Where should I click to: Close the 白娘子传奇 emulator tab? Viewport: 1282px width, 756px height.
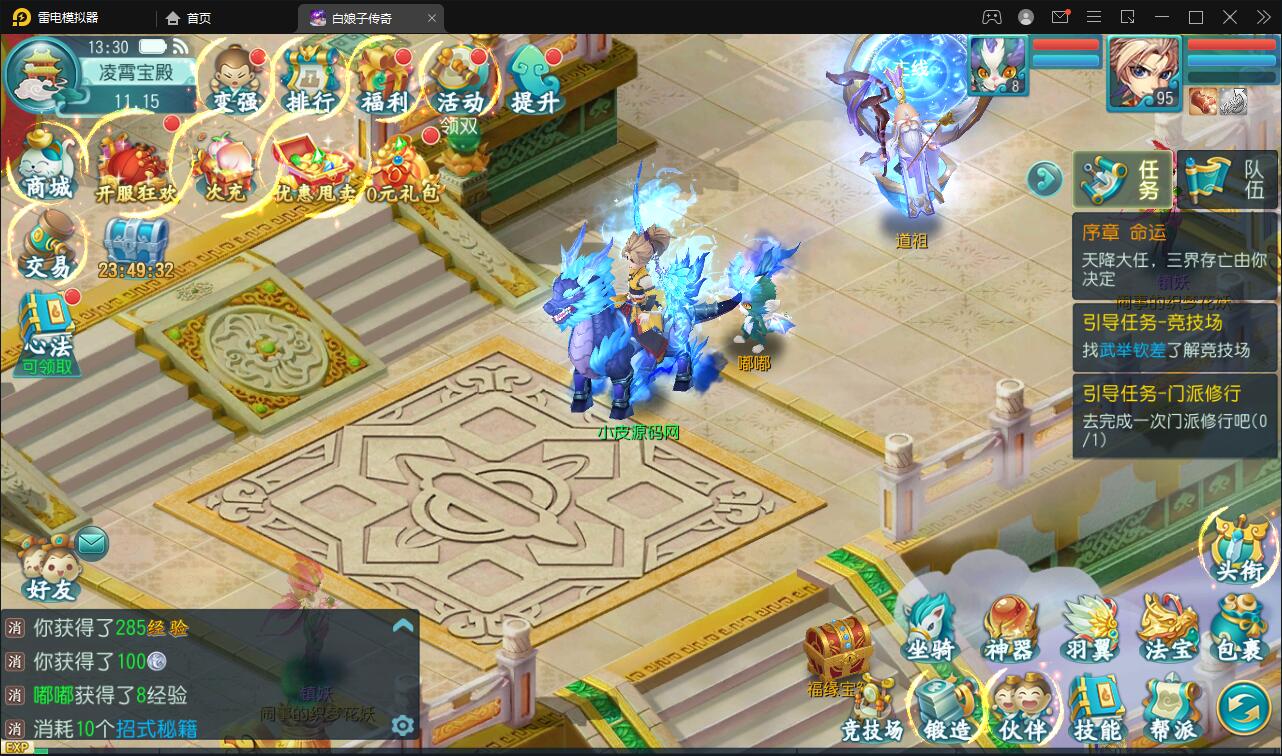[432, 18]
